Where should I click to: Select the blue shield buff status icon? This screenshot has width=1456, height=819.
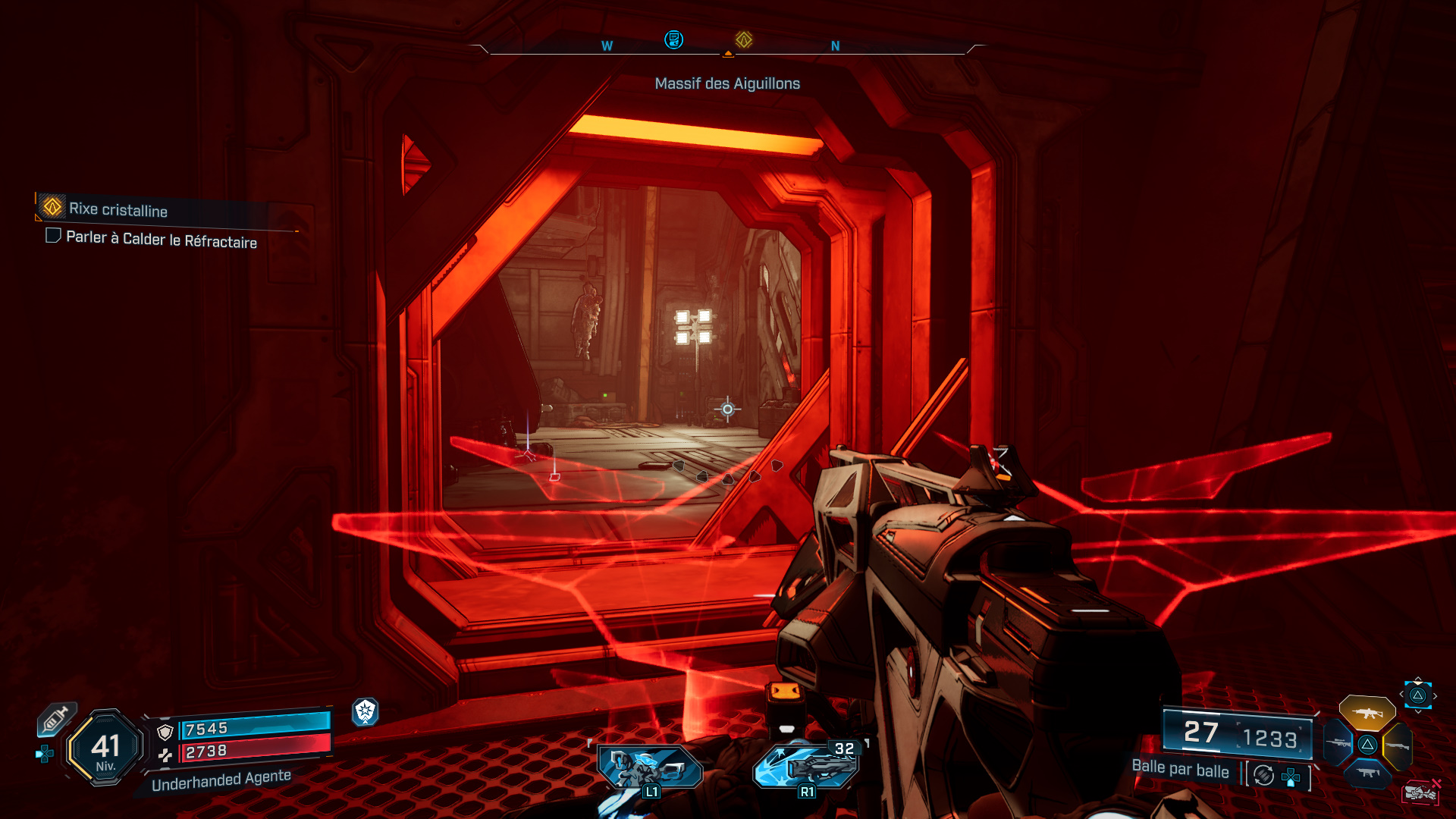pos(366,711)
